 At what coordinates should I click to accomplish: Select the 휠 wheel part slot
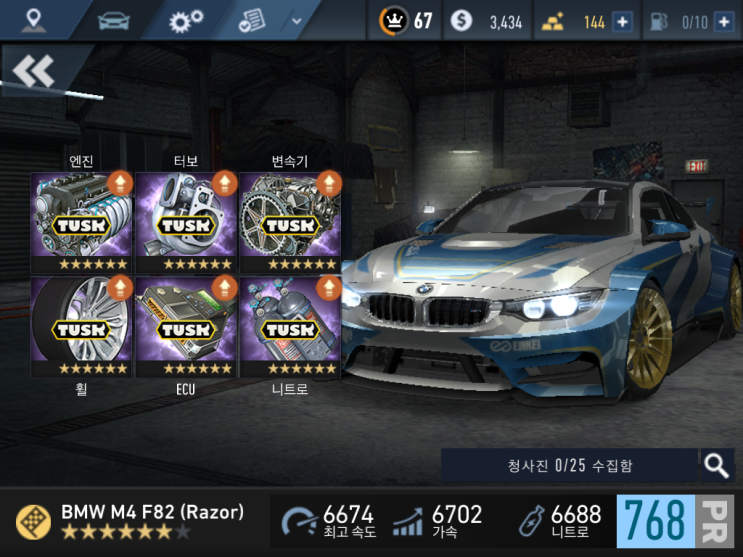[82, 326]
